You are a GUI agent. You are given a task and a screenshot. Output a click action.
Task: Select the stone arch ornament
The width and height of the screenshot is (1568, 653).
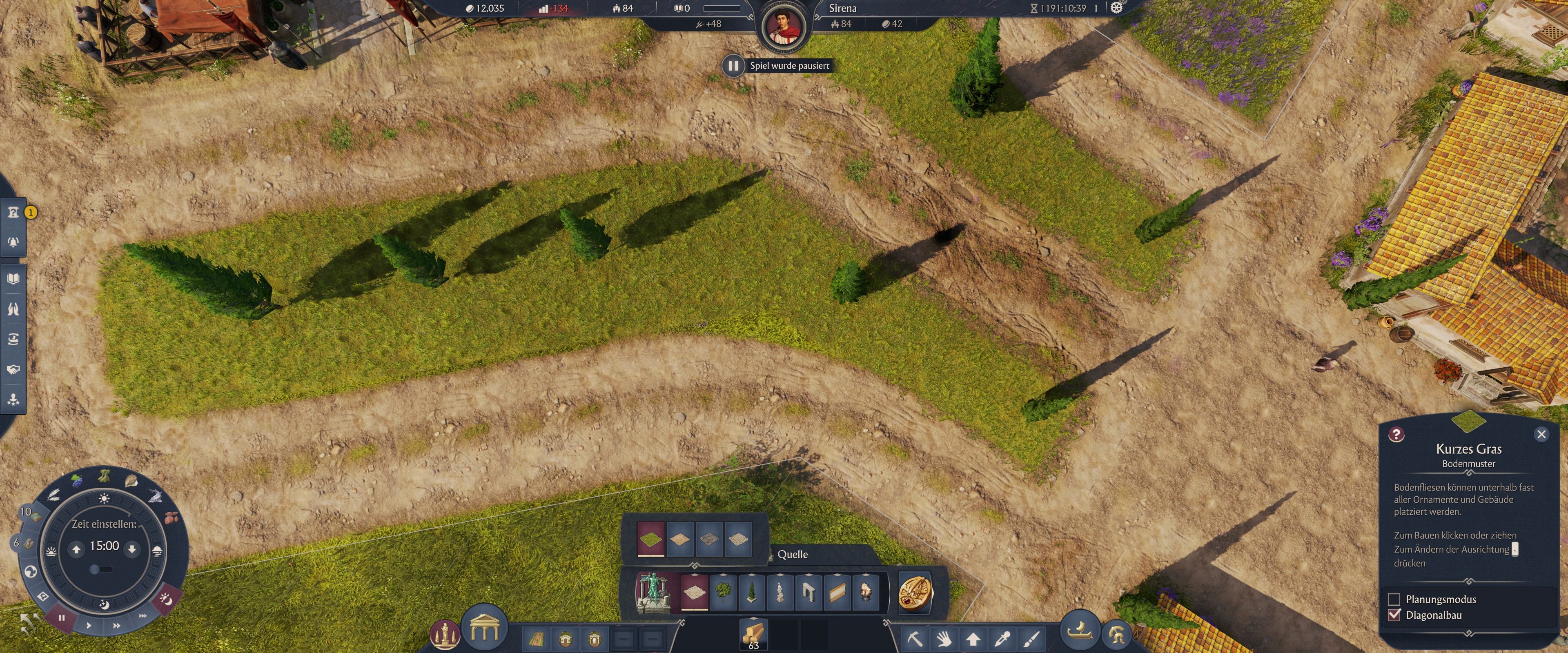click(808, 591)
